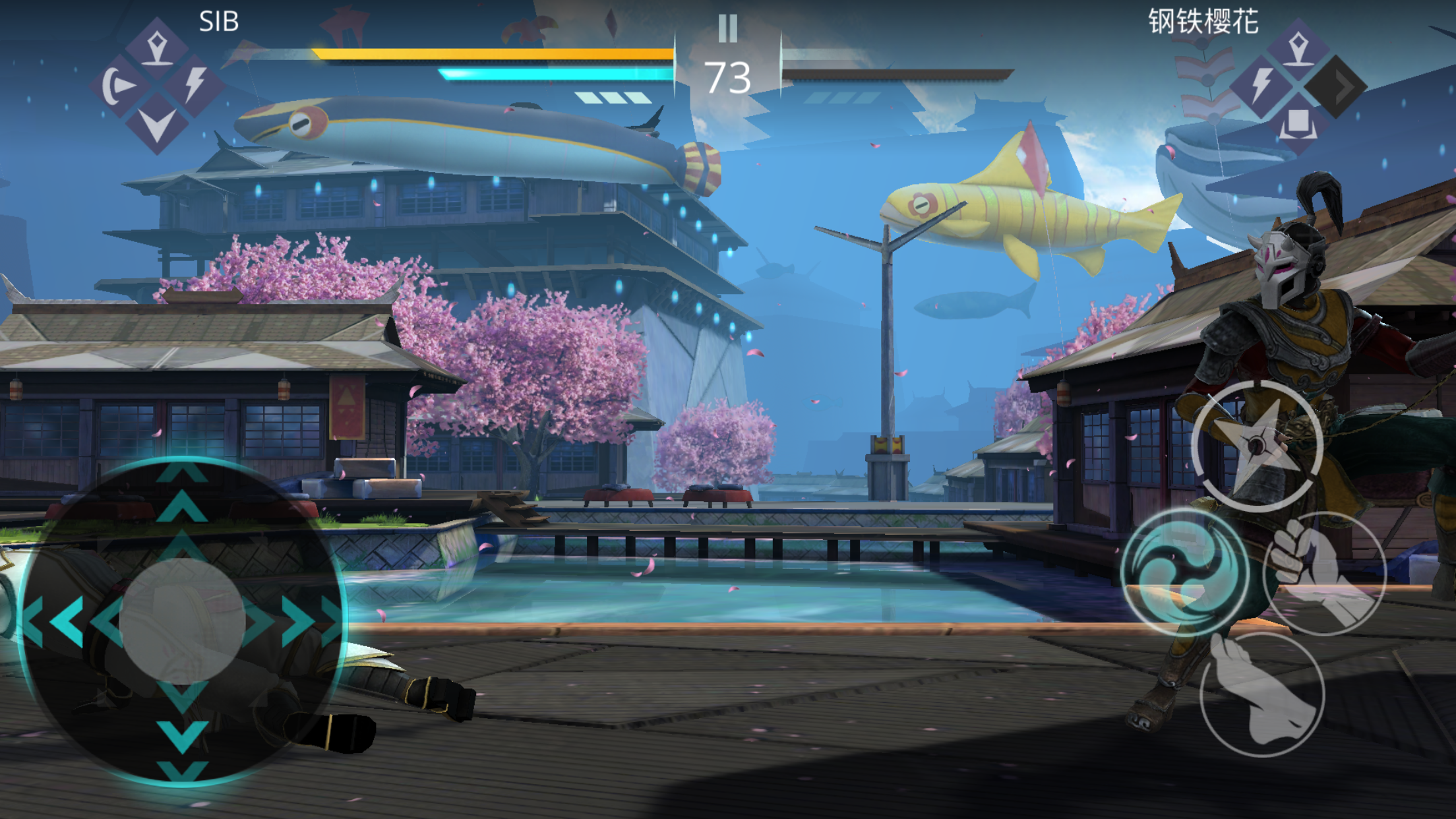Move right using the joystick's right arrows

pyautogui.click(x=303, y=621)
